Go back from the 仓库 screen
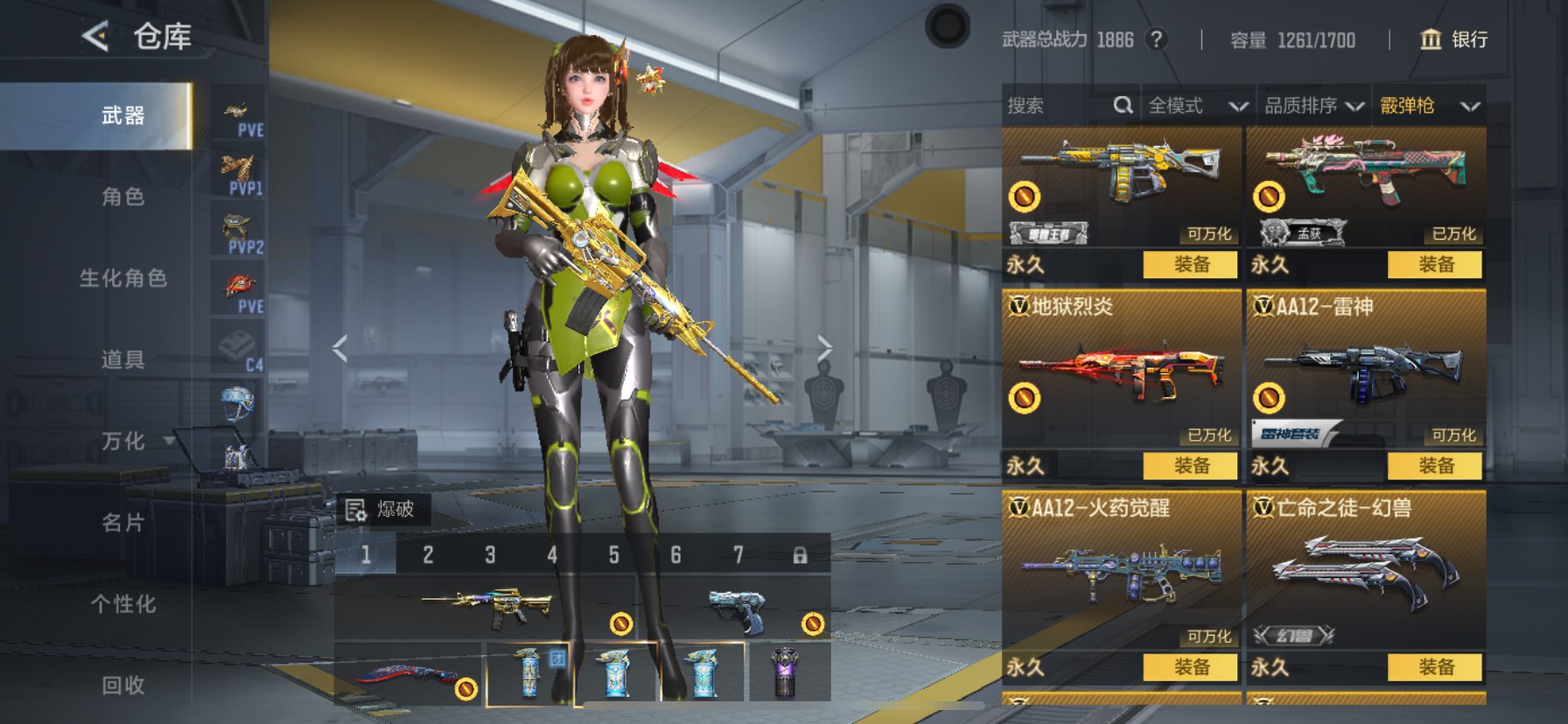The height and width of the screenshot is (724, 1568). (95, 37)
